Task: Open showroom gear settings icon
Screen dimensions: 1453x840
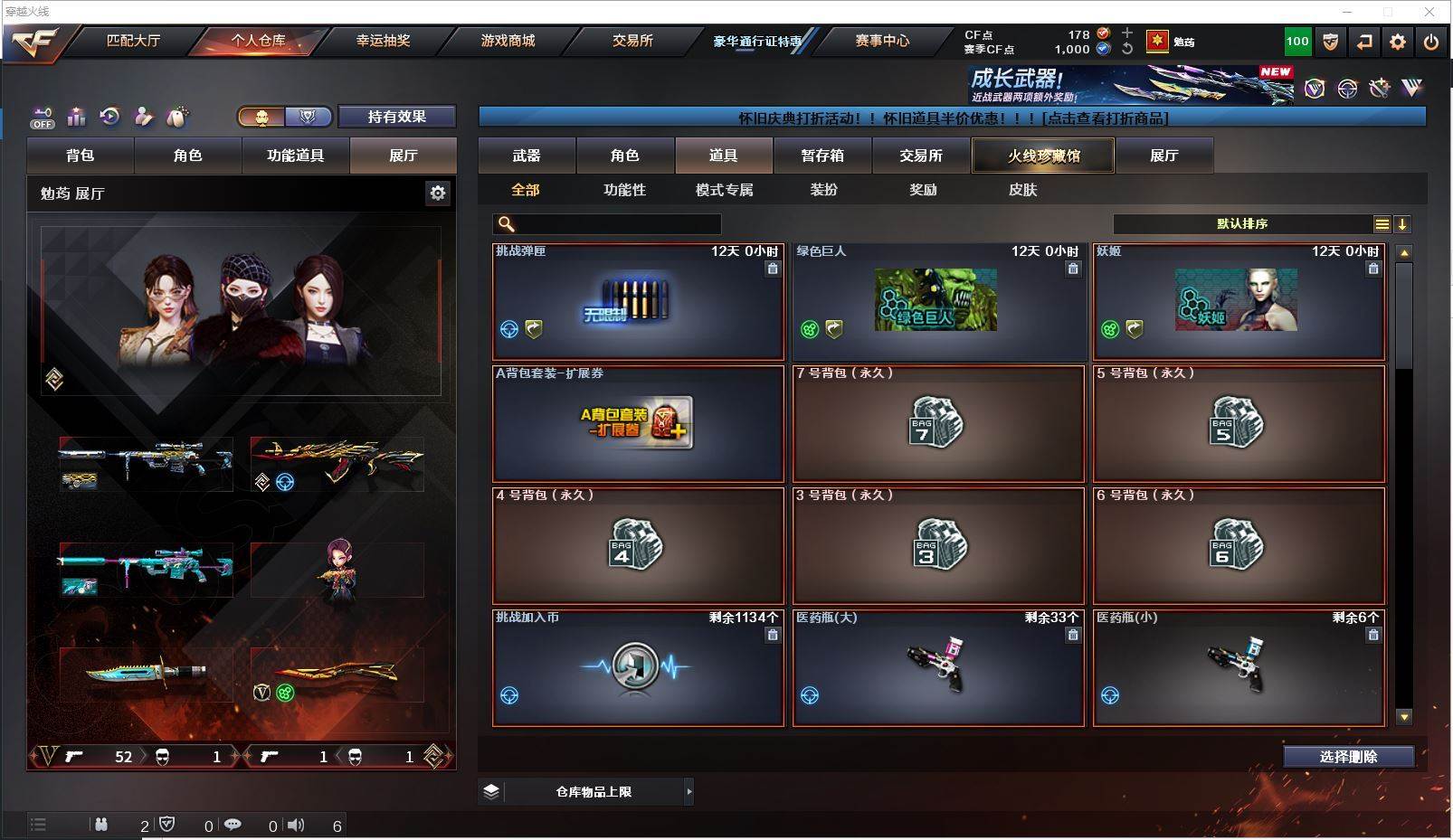Action: [x=438, y=193]
